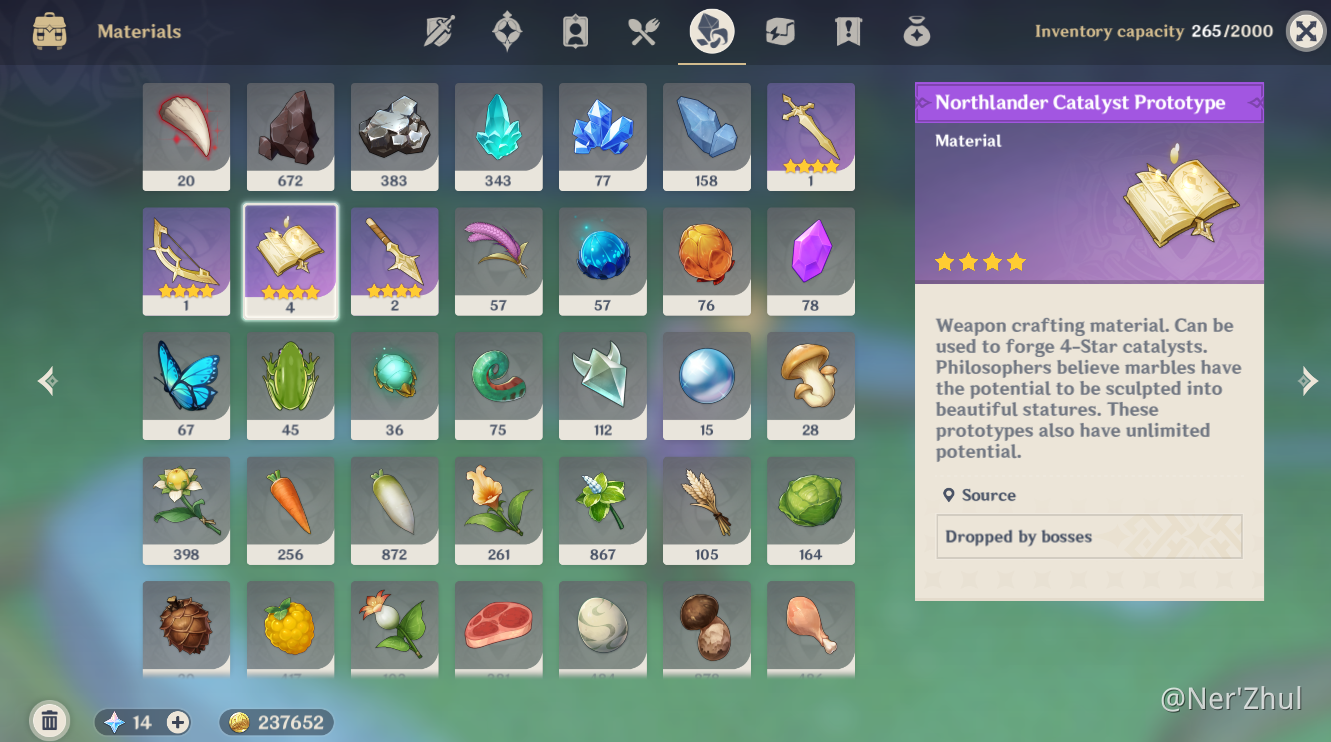Select the Northlander Catalyst Prototype slot
1331x742 pixels.
pyautogui.click(x=290, y=261)
